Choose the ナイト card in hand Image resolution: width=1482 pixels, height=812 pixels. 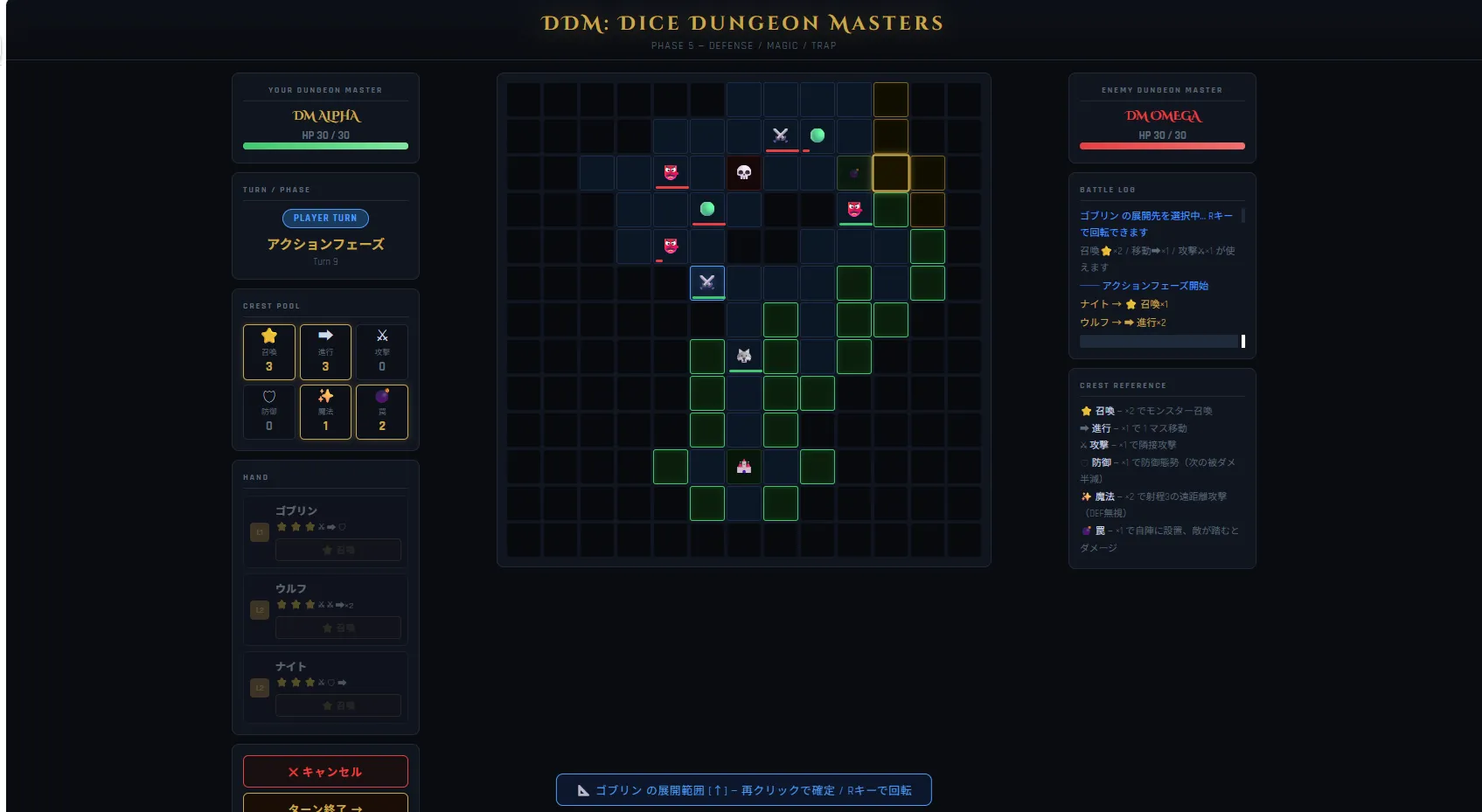coord(325,667)
